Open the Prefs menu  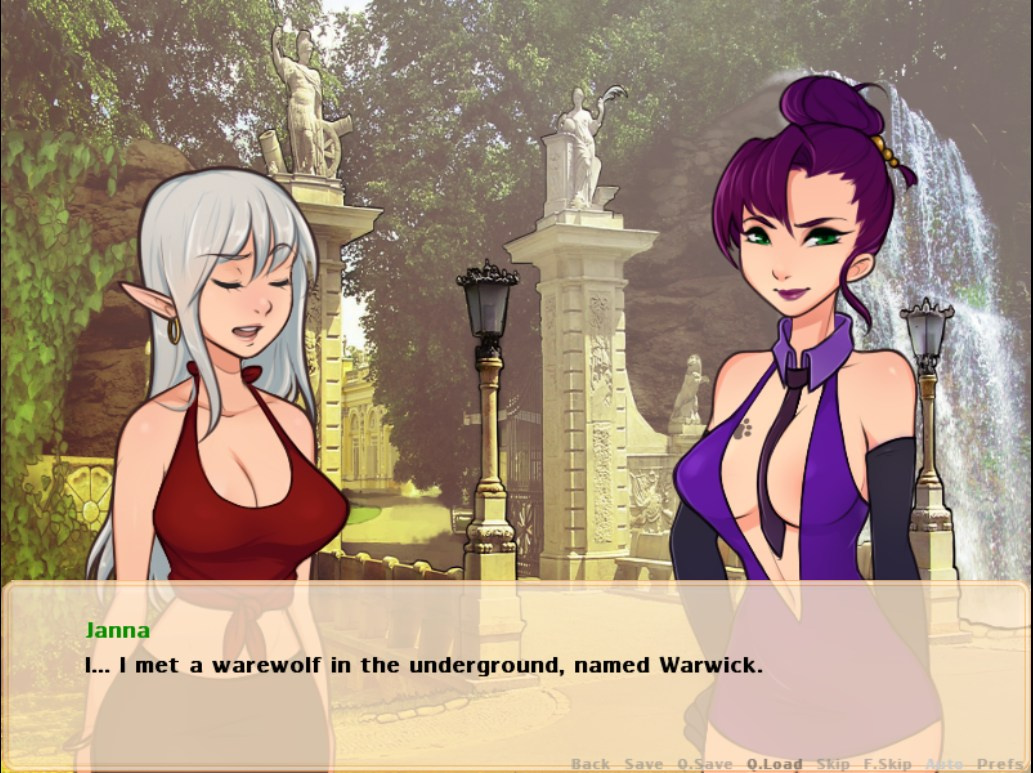point(1000,764)
